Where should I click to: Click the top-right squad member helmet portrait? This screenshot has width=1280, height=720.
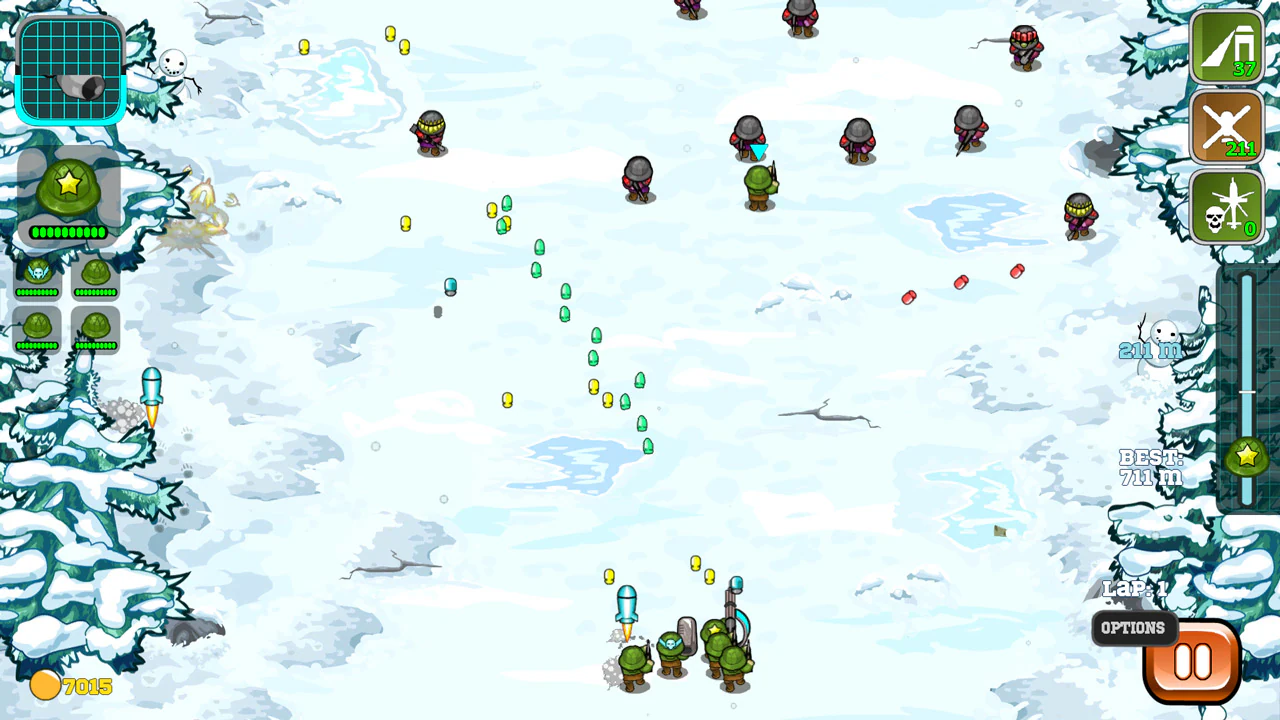96,272
